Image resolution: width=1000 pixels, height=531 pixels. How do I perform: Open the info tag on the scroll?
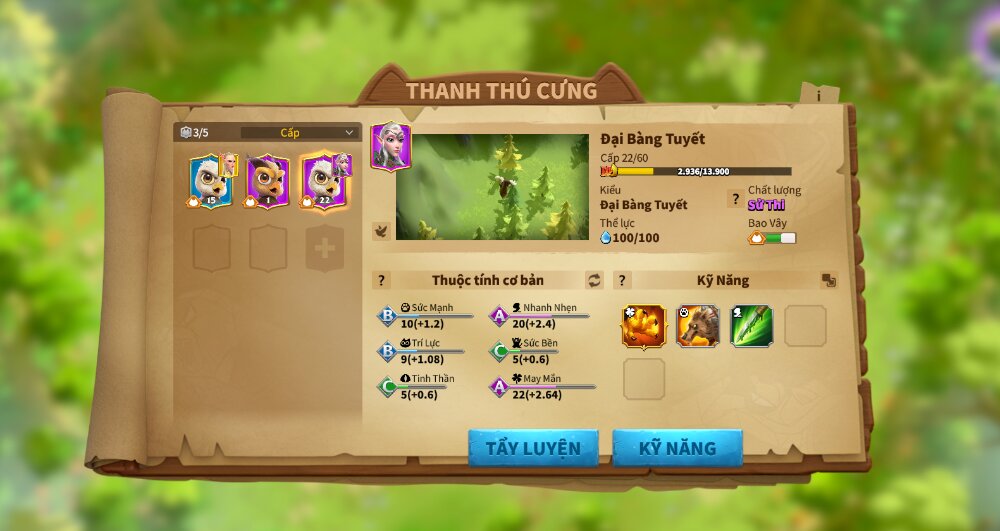click(x=819, y=95)
